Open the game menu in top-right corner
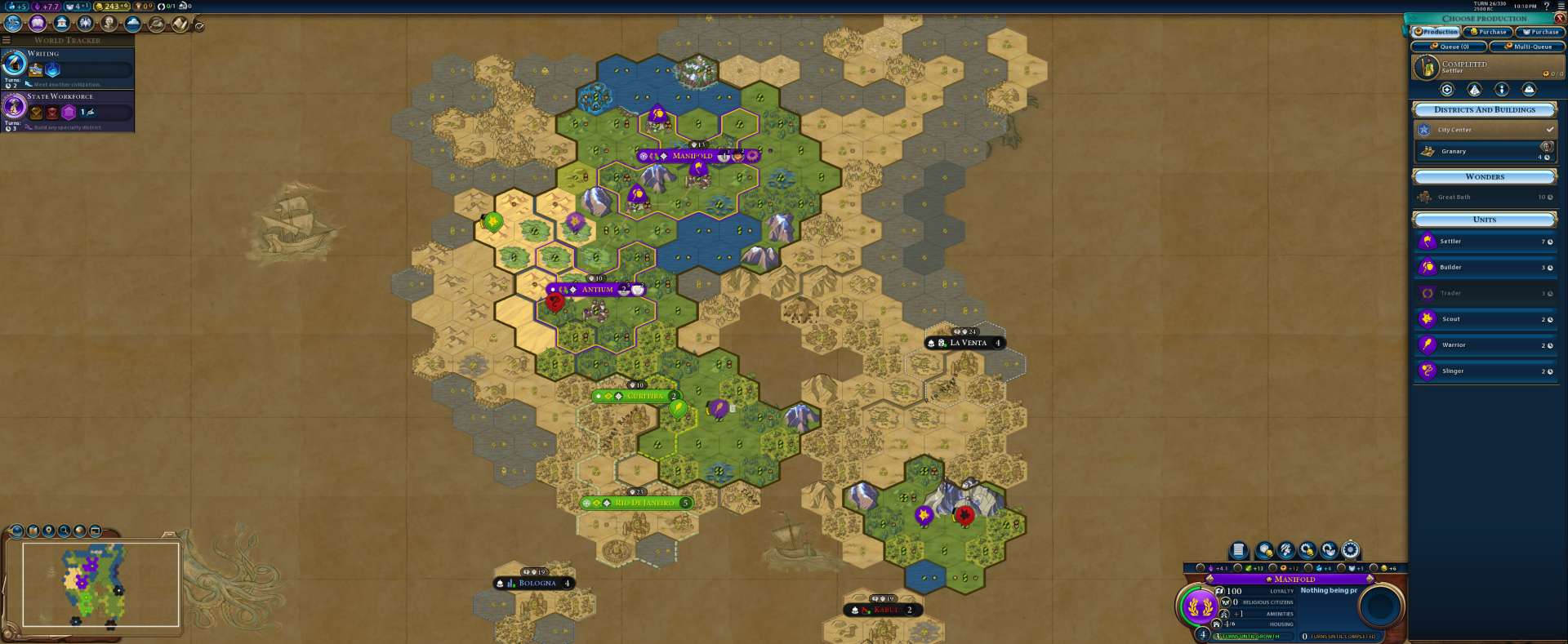1568x644 pixels. point(1561,7)
